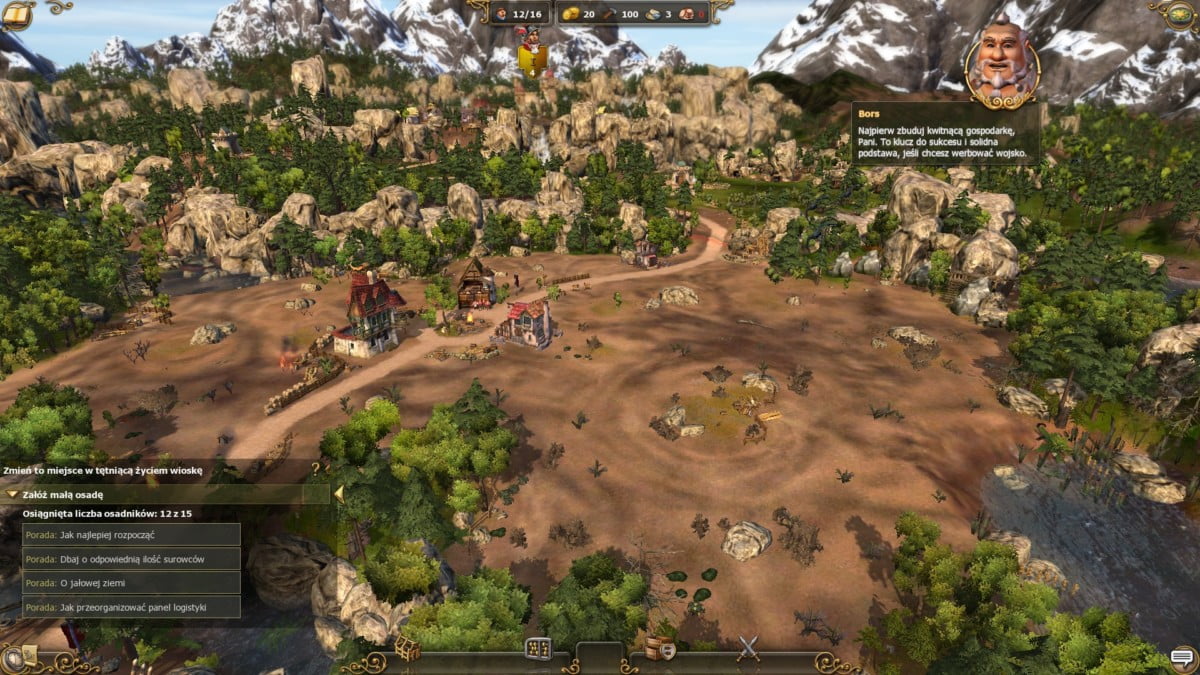Show the tip 'O jałowej ziemi'
The image size is (1200, 675).
(x=131, y=582)
